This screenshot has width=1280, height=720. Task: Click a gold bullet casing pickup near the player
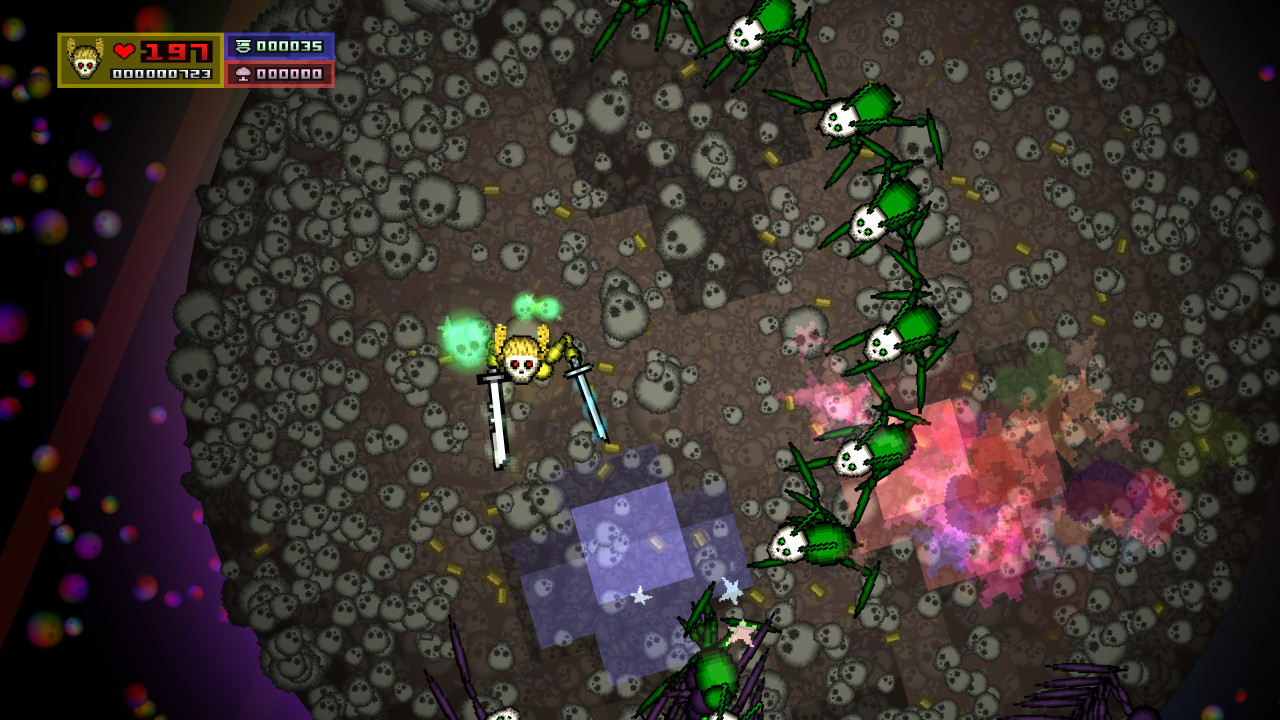tap(607, 367)
